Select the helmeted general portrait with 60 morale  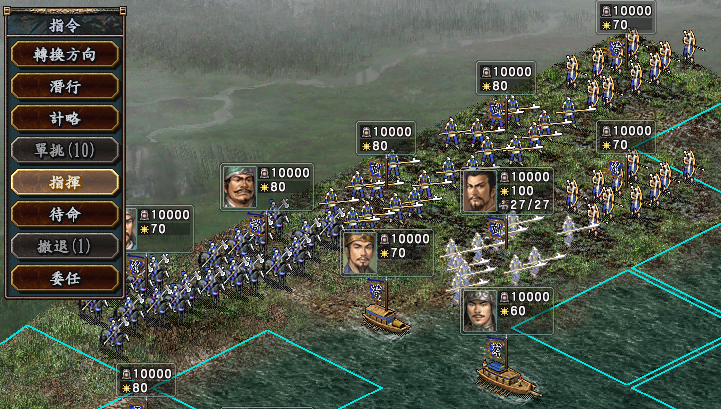point(480,311)
